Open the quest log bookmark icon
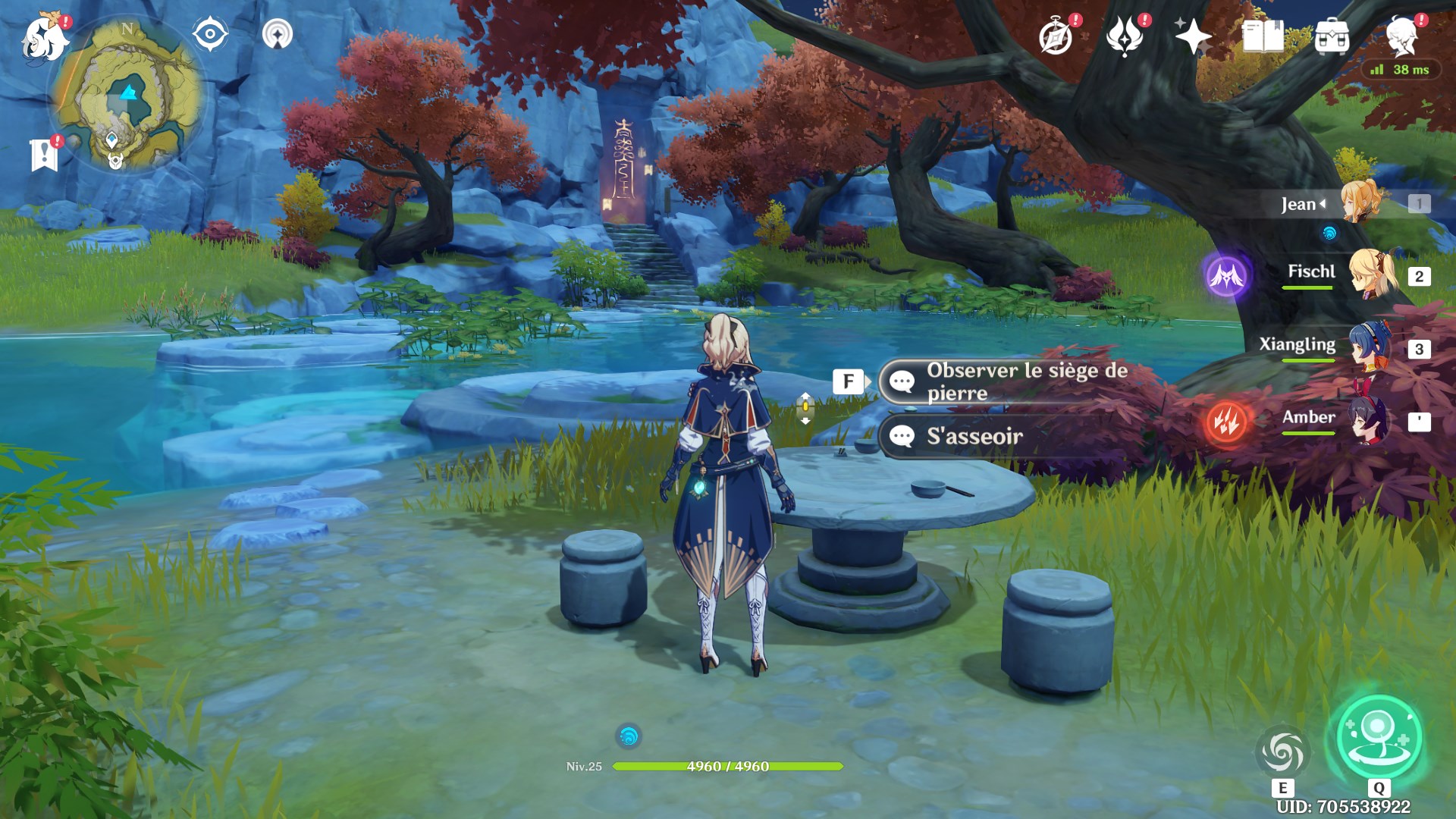 click(44, 155)
